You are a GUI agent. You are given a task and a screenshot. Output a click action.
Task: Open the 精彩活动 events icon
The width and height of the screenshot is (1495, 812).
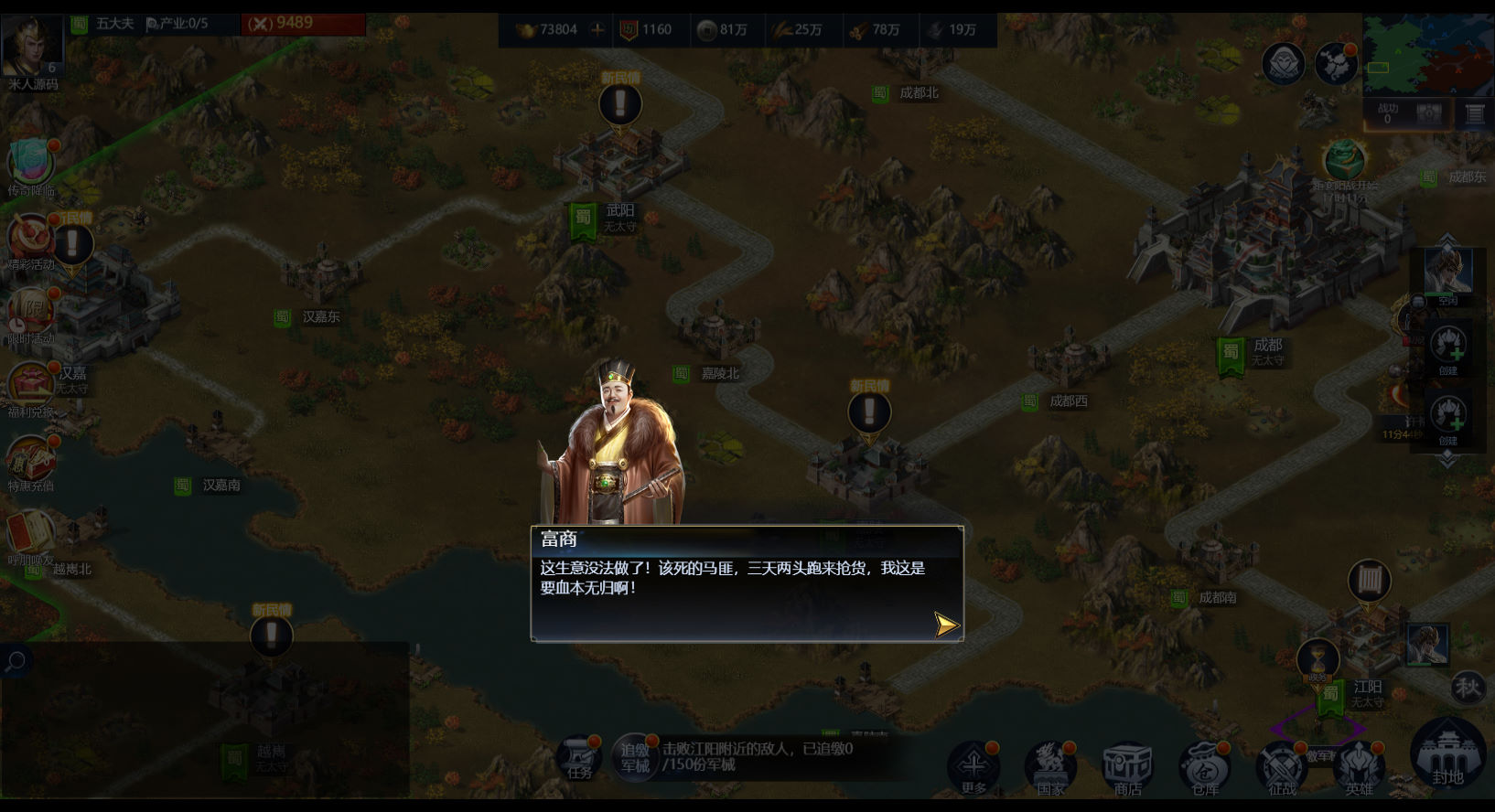(31, 241)
